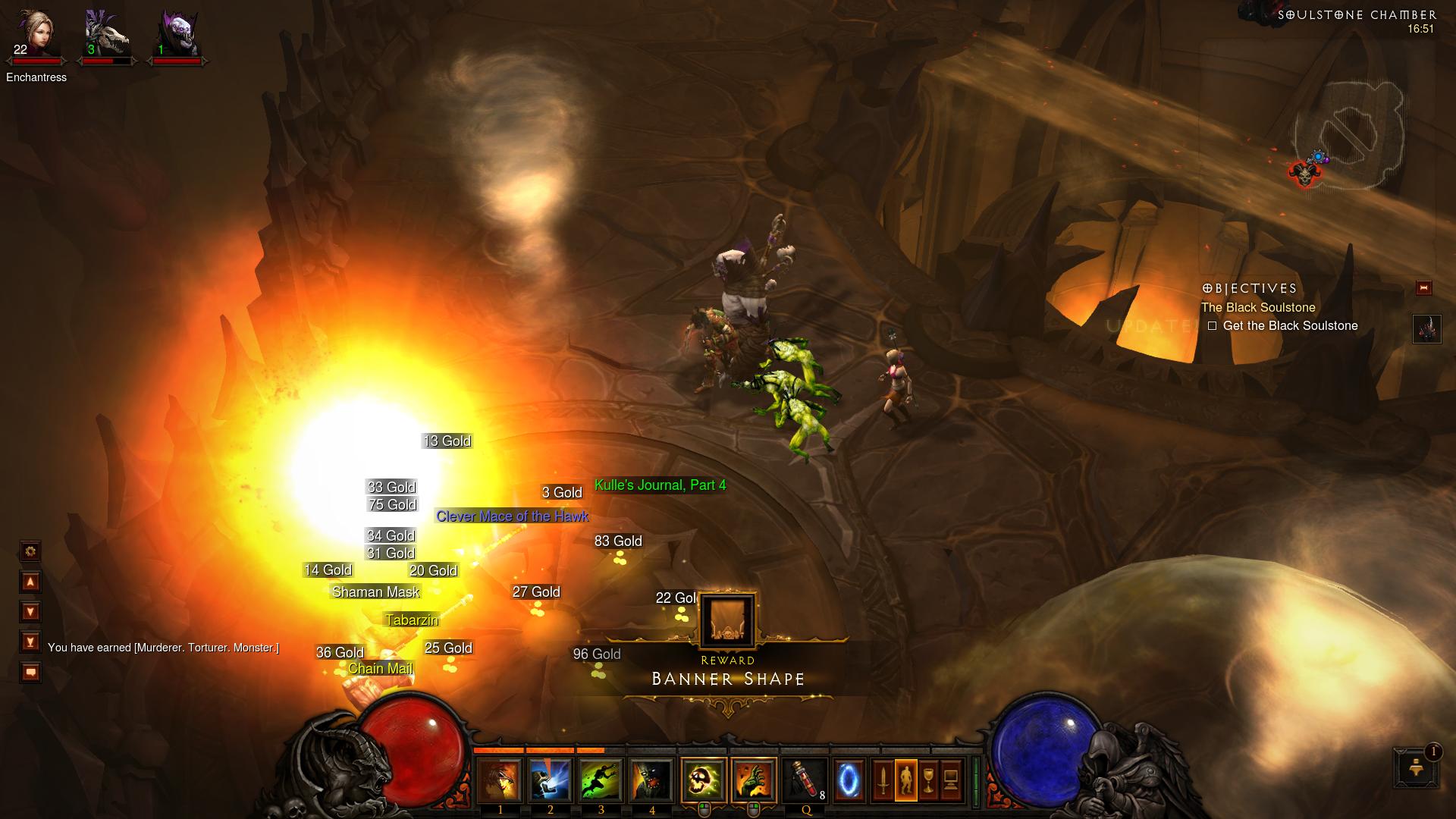Activate the zombie face skill in slot 4

click(651, 780)
